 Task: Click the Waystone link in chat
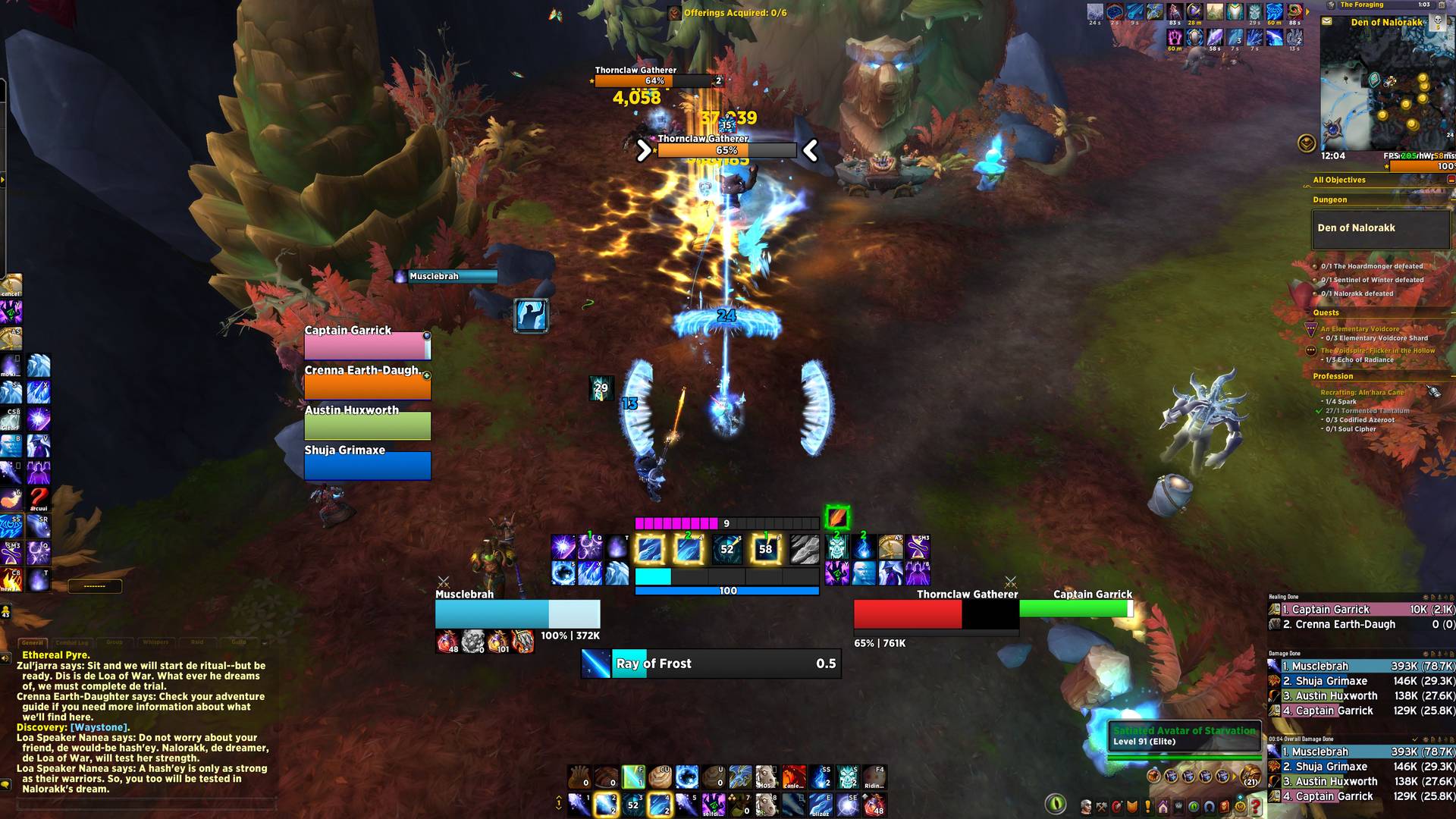(98, 727)
